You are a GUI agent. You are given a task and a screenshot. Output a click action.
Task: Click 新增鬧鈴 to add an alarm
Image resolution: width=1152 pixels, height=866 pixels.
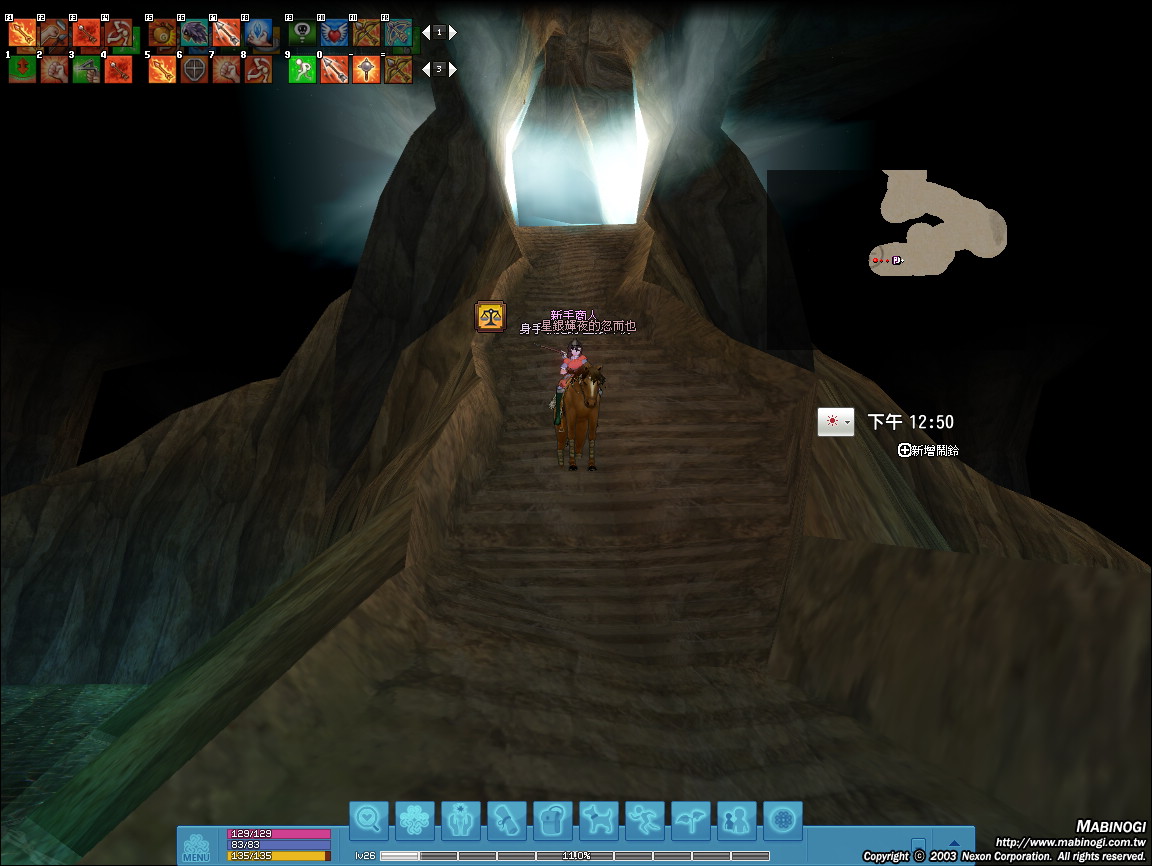[929, 451]
